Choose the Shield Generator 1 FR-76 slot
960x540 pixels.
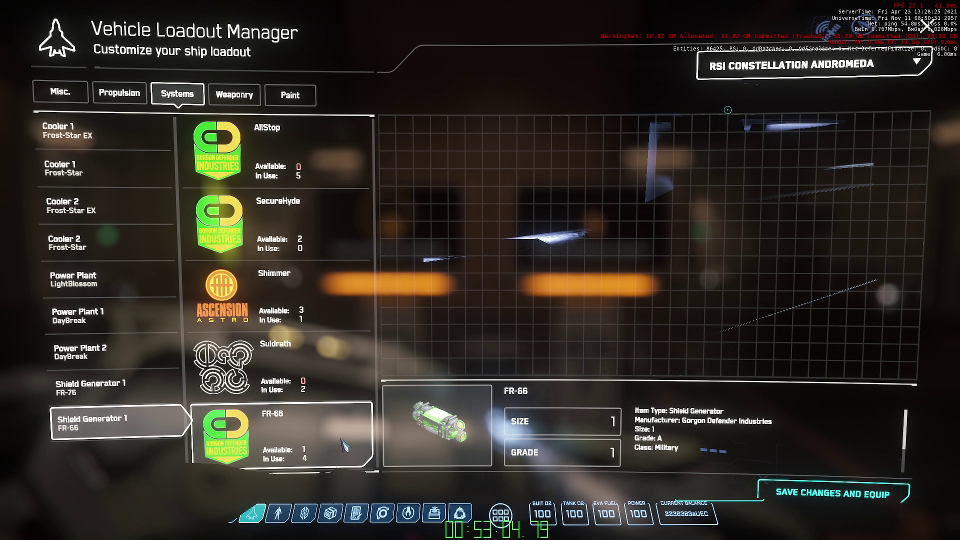pos(114,388)
